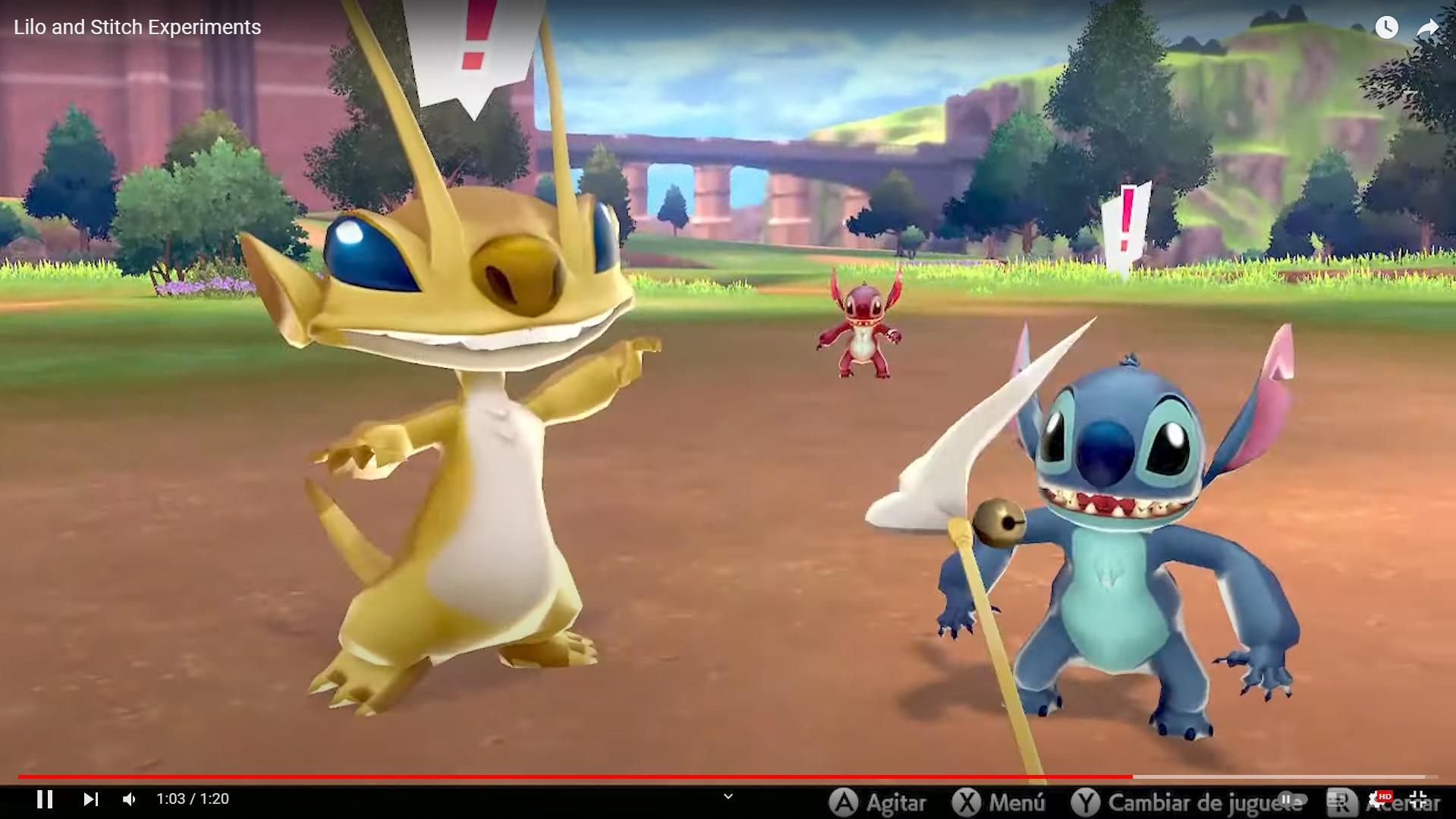The image size is (1456, 819).
Task: Pause the video playback
Action: click(x=46, y=799)
